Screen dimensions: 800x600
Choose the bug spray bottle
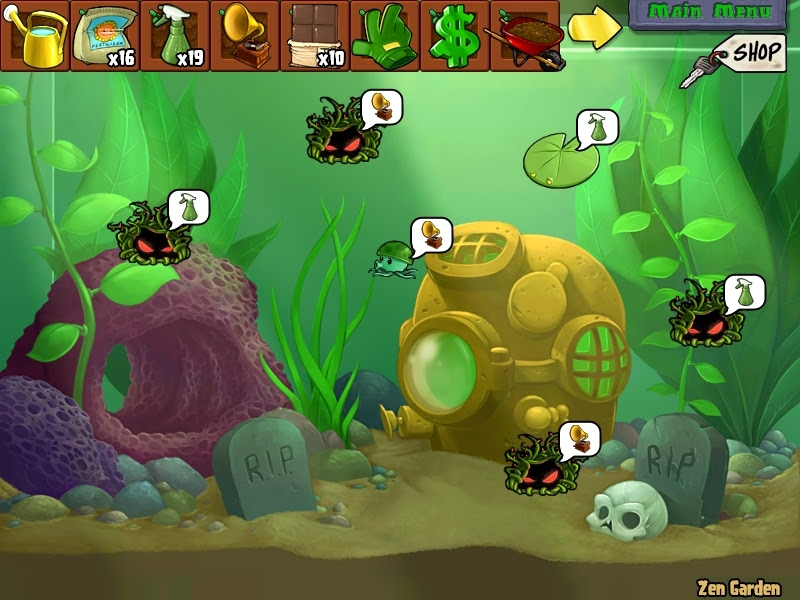174,36
